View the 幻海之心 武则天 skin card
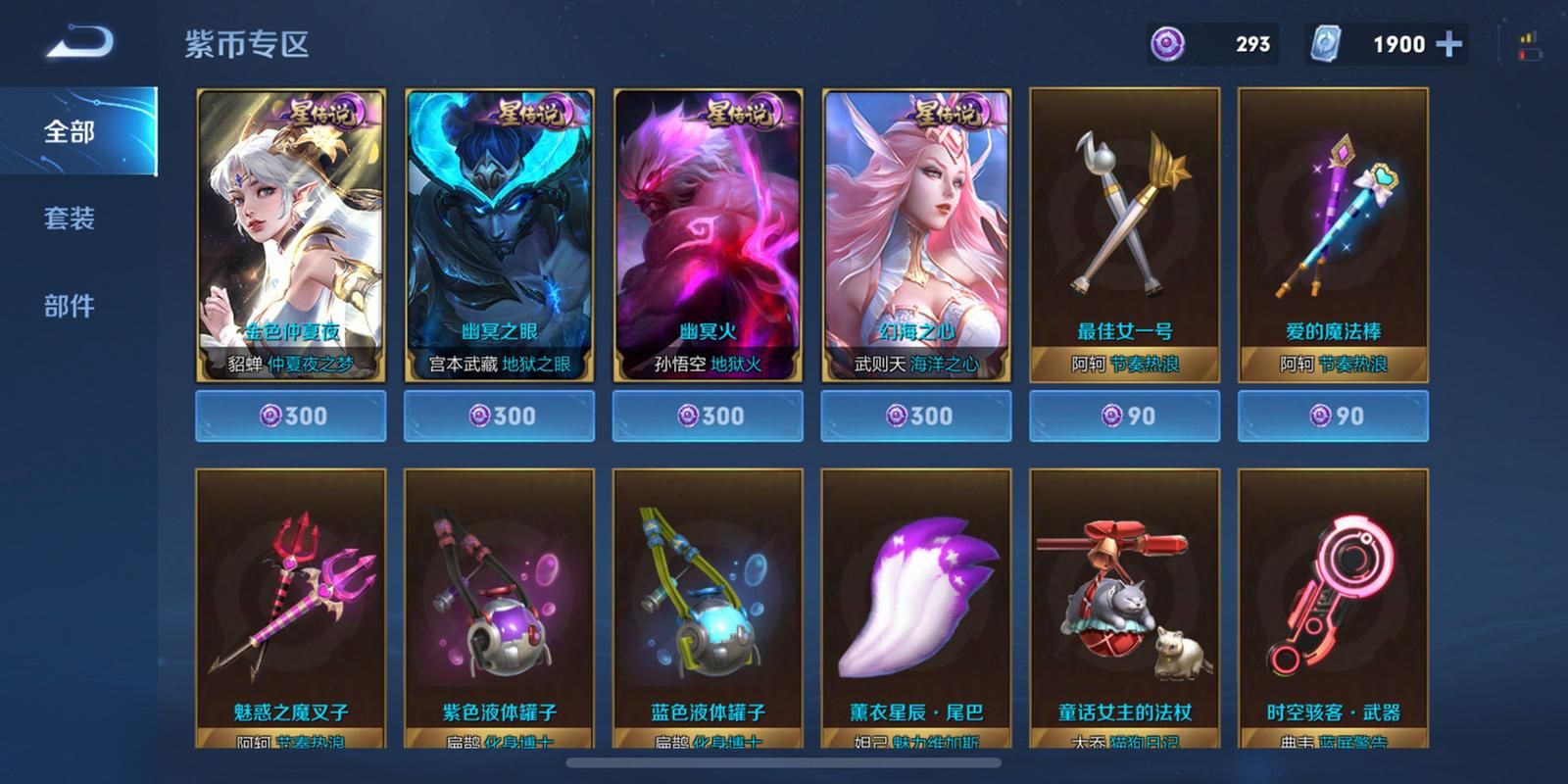This screenshot has height=784, width=1568. (916, 235)
